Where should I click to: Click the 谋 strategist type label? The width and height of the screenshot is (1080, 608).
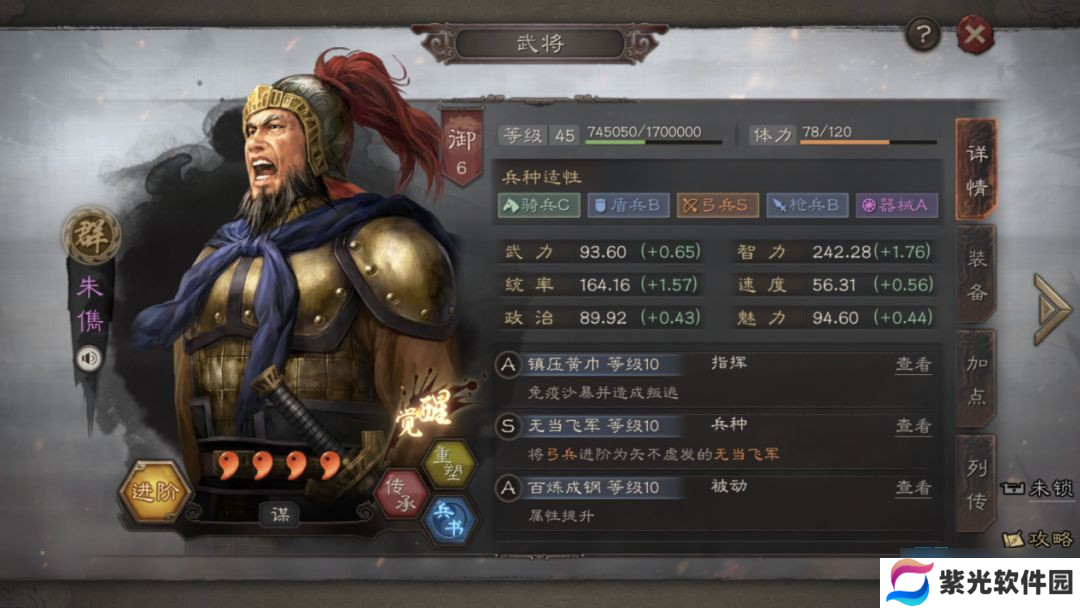pyautogui.click(x=281, y=514)
